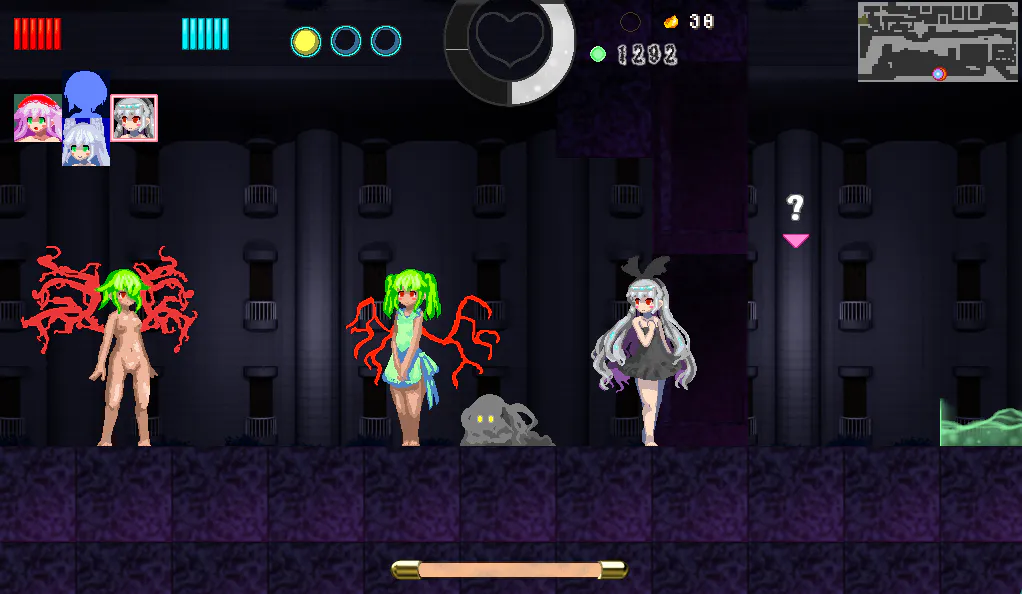
Task: Click the filled yellow orb
Action: click(x=306, y=41)
